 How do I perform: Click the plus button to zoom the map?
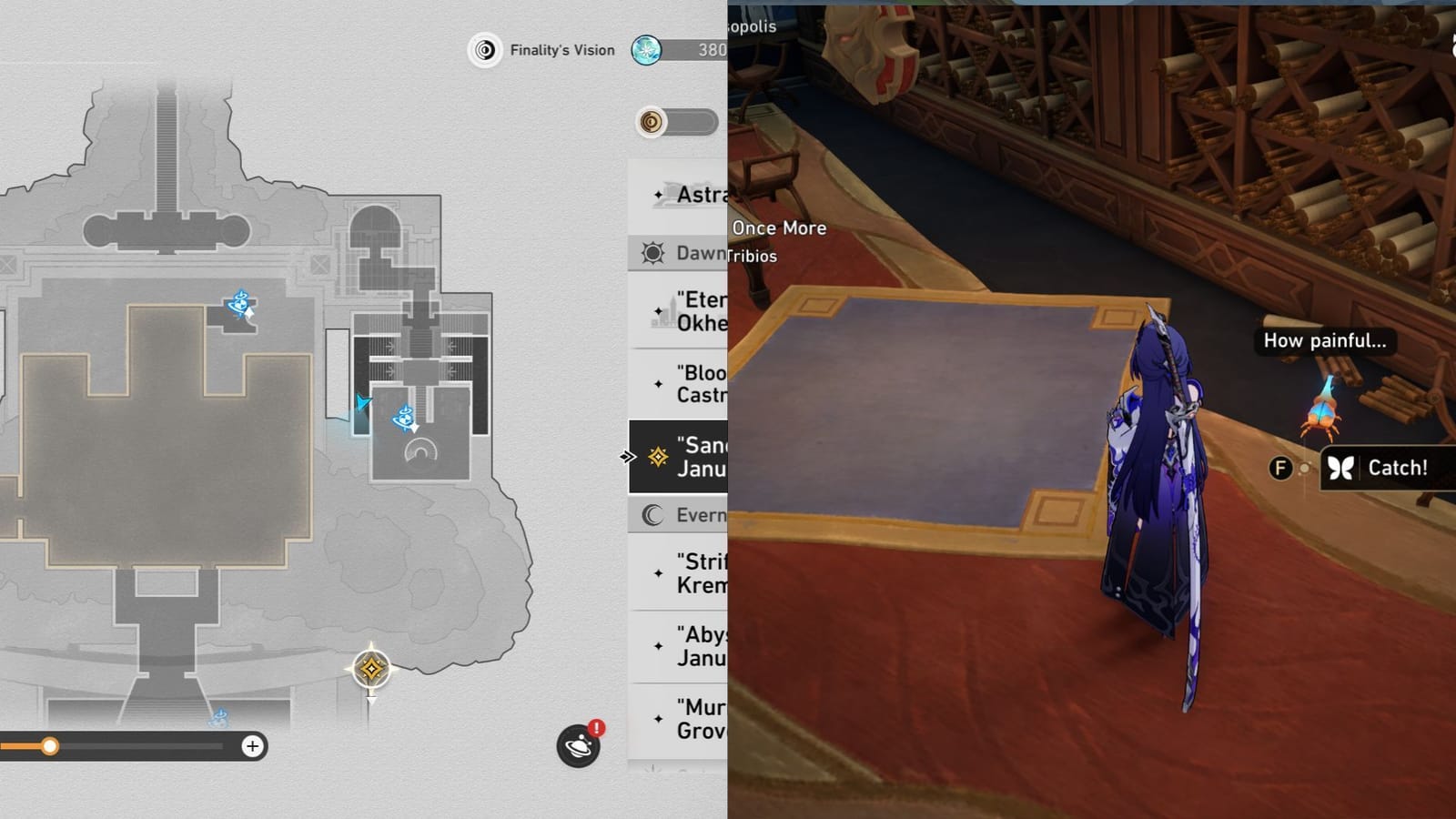point(251,746)
